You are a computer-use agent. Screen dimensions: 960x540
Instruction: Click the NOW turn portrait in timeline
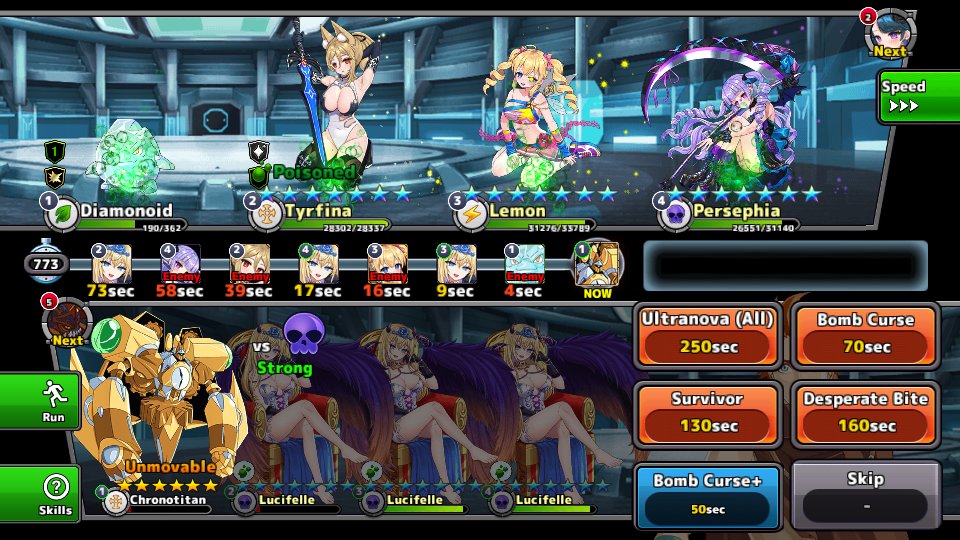point(598,265)
